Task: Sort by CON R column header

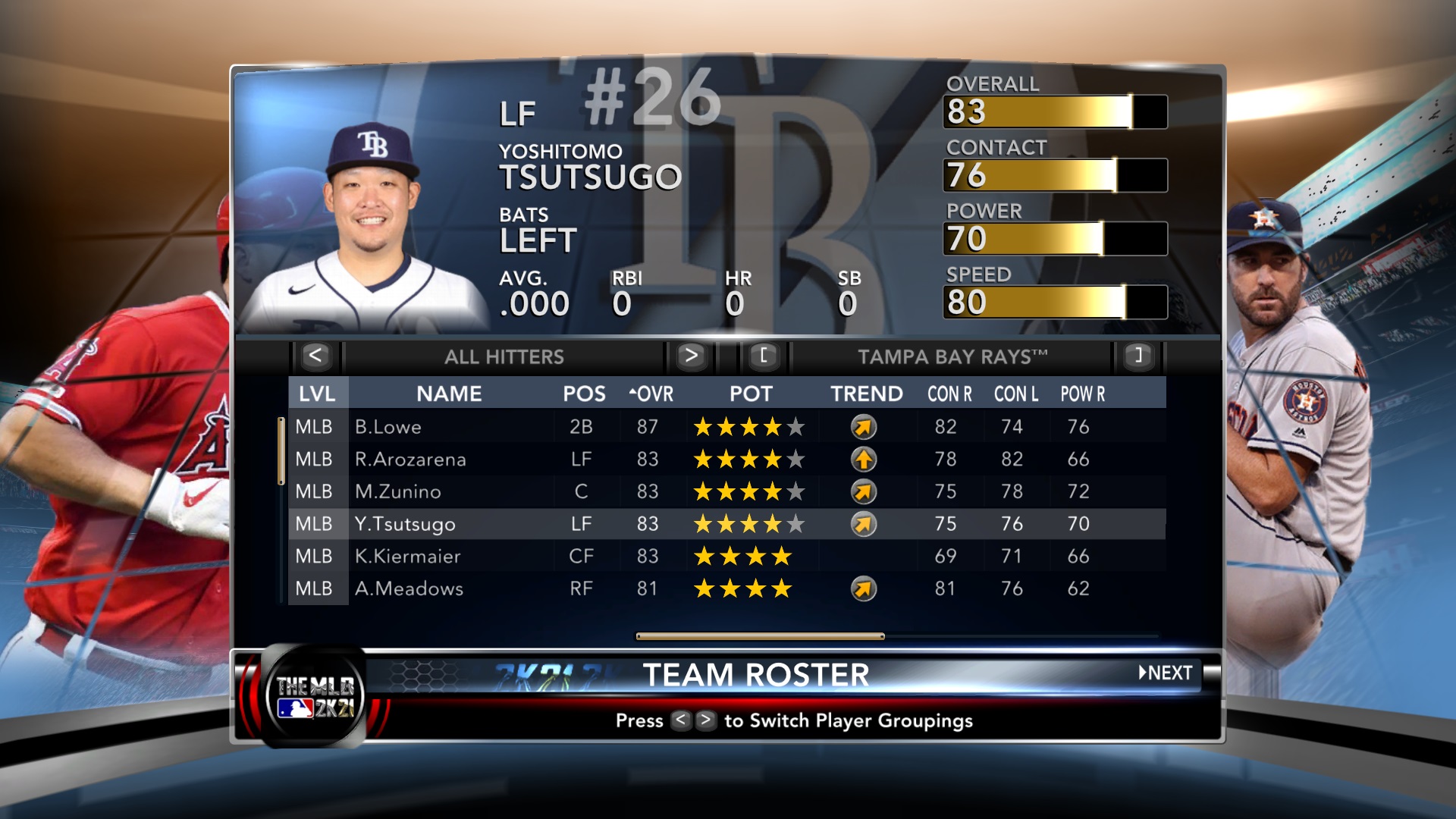Action: (949, 394)
